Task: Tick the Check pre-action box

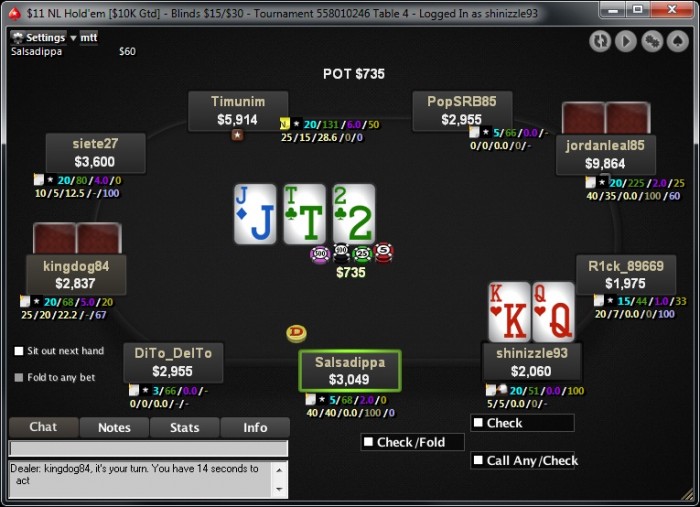Action: (x=478, y=423)
